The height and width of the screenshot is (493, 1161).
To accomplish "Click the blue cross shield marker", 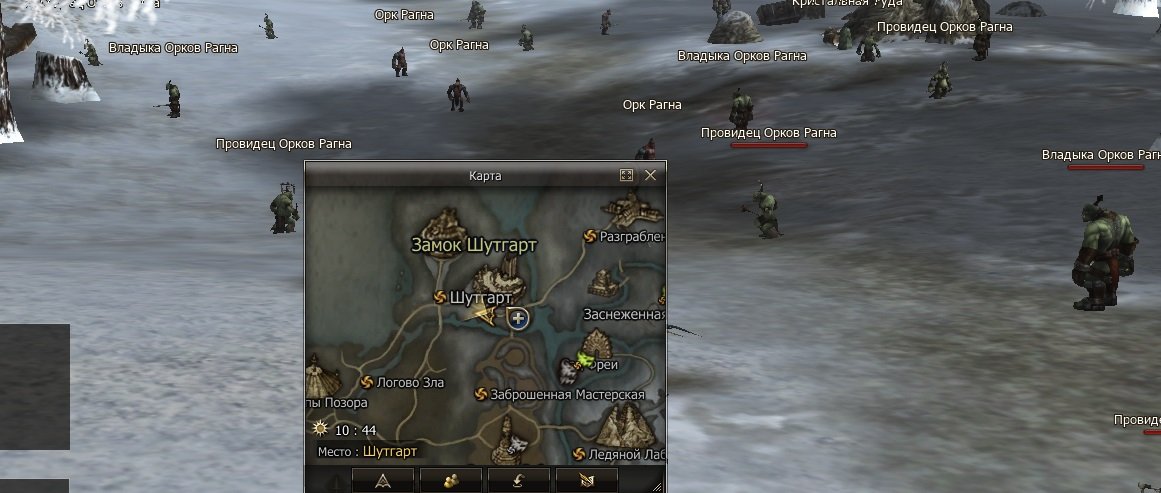I will [518, 319].
